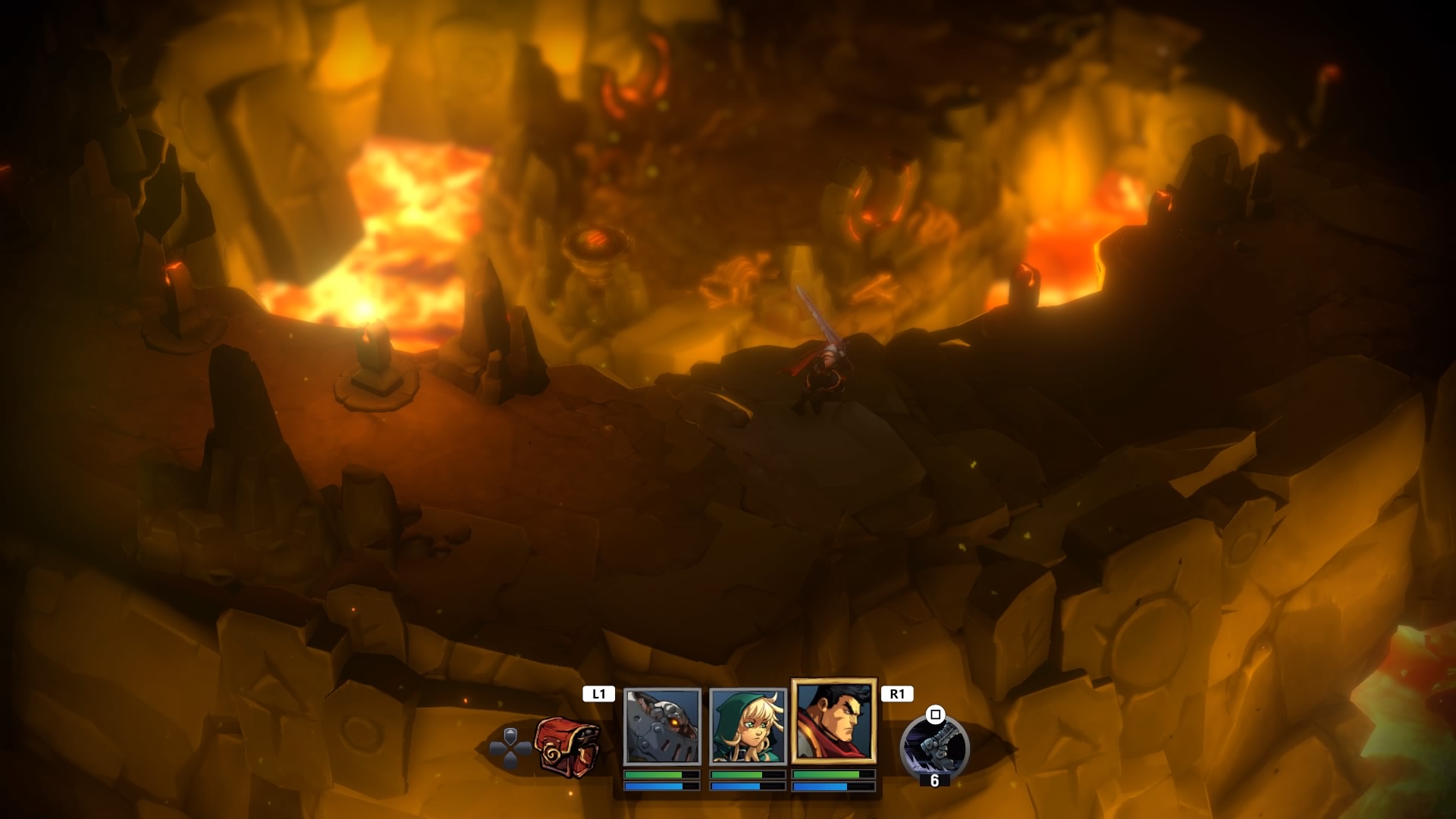This screenshot has height=819, width=1456.
Task: Activate the dungeon skill icon showing 6 charges
Action: click(x=934, y=746)
